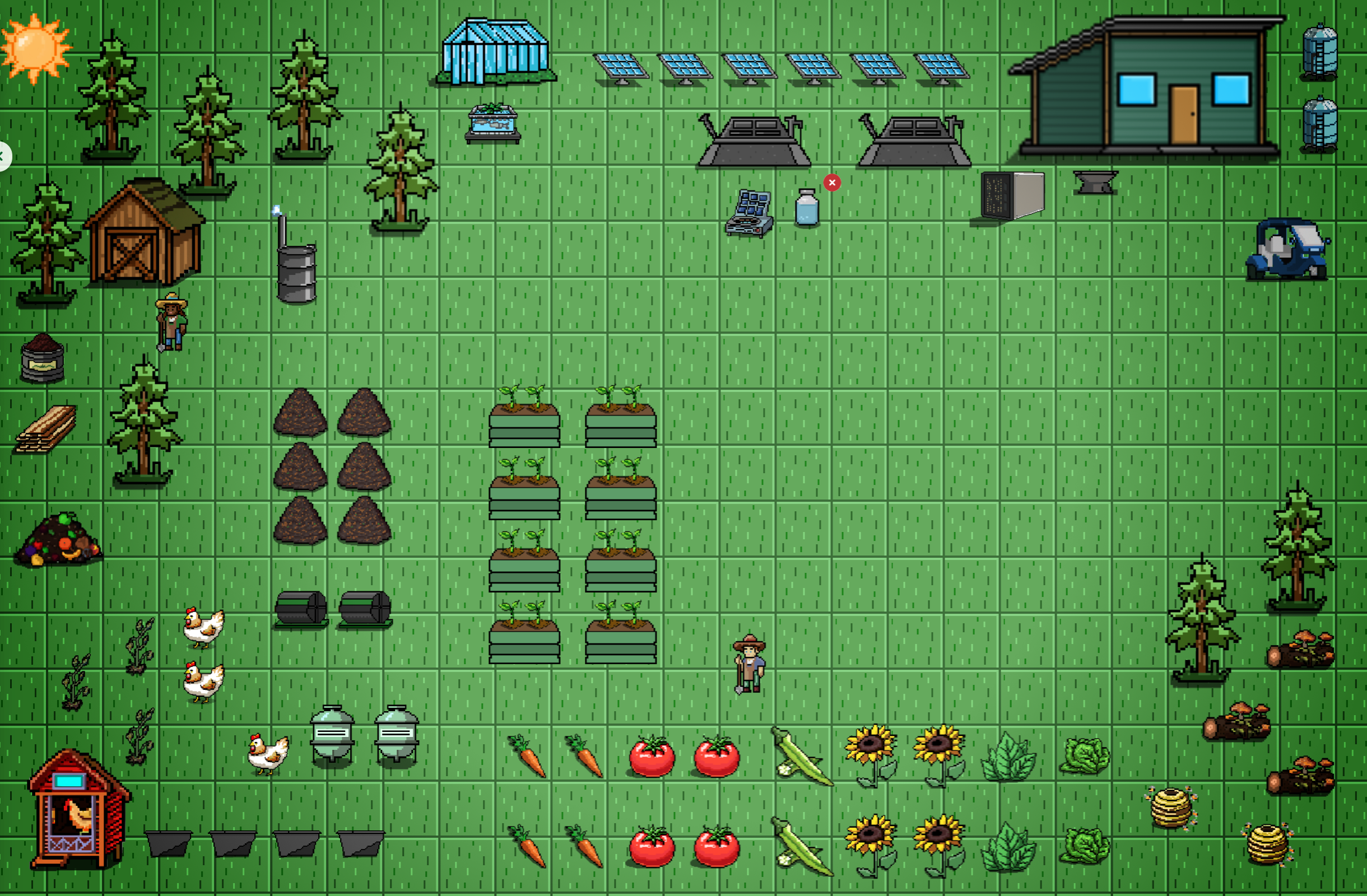Select the rain barrel beside the barn

click(x=296, y=270)
